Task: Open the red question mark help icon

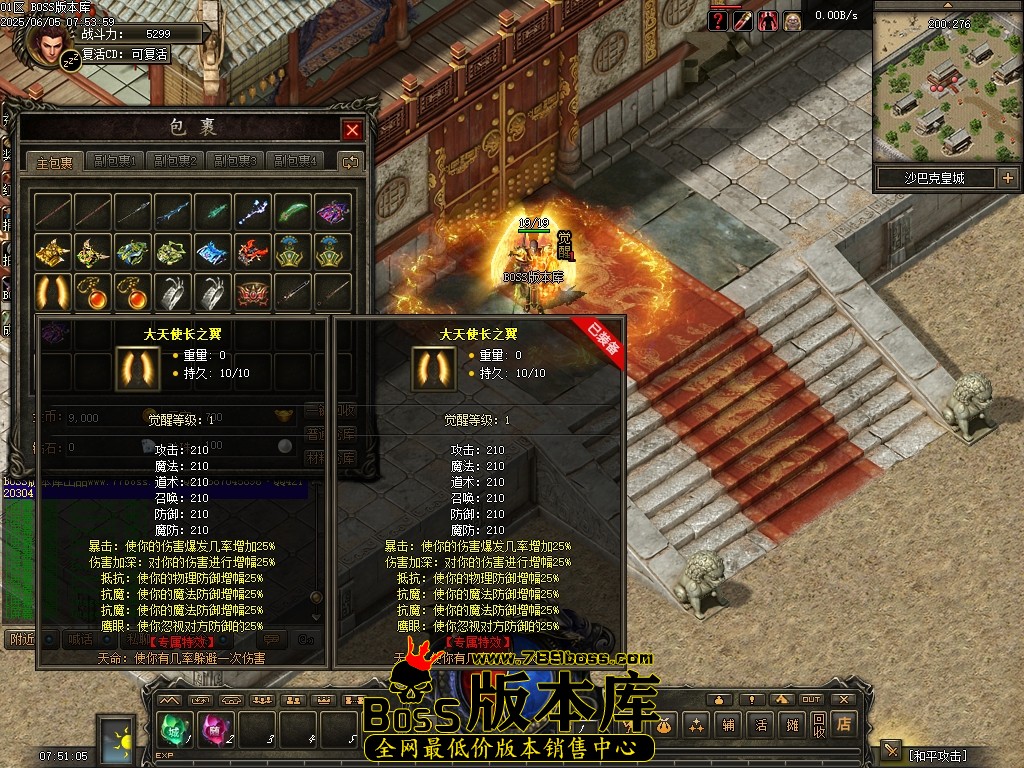Action: coord(718,21)
